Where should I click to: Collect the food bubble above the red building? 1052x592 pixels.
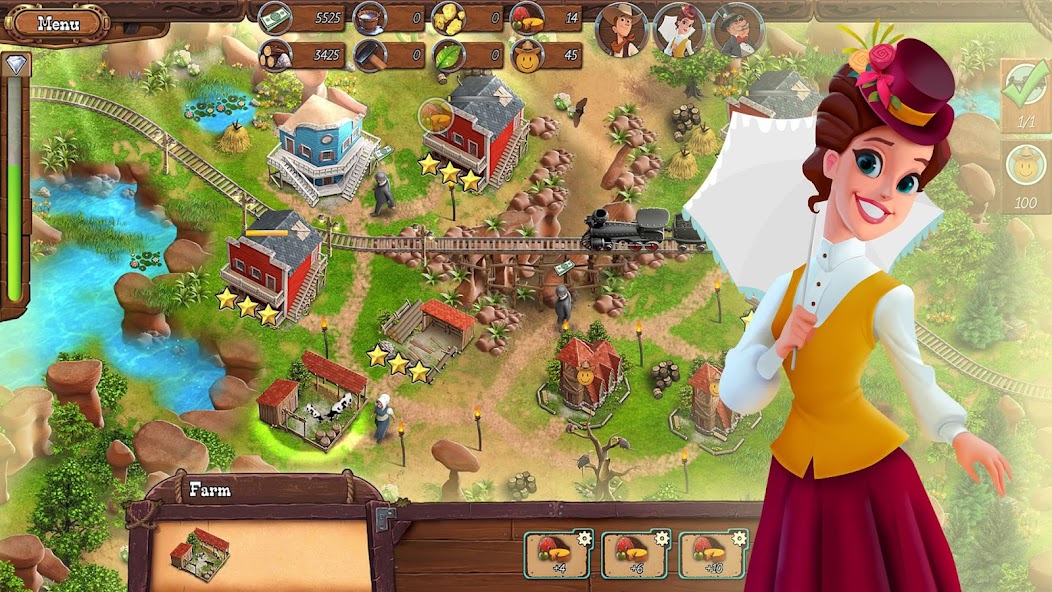click(437, 117)
